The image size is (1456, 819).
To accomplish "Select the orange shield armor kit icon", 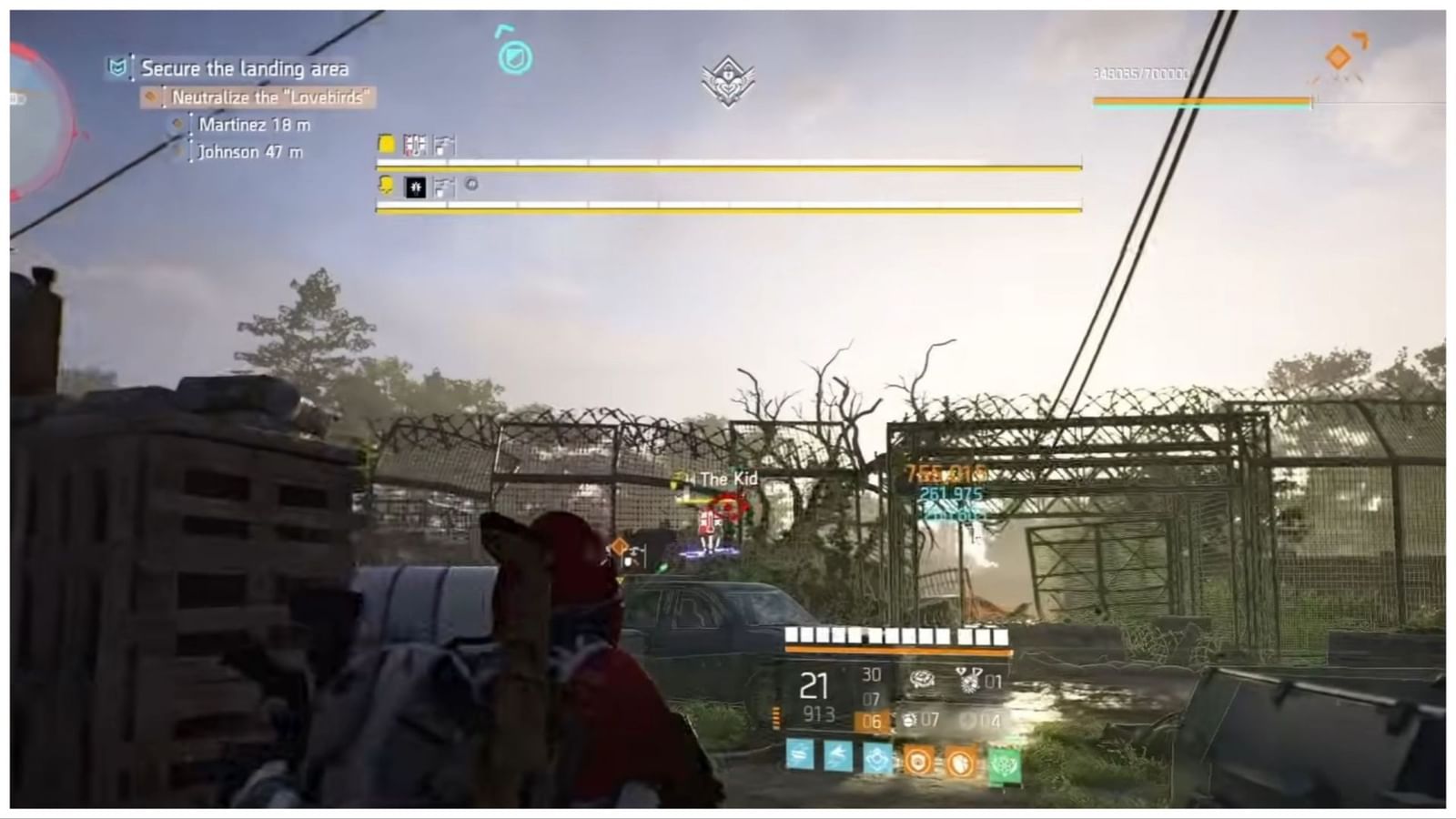I will tap(916, 760).
